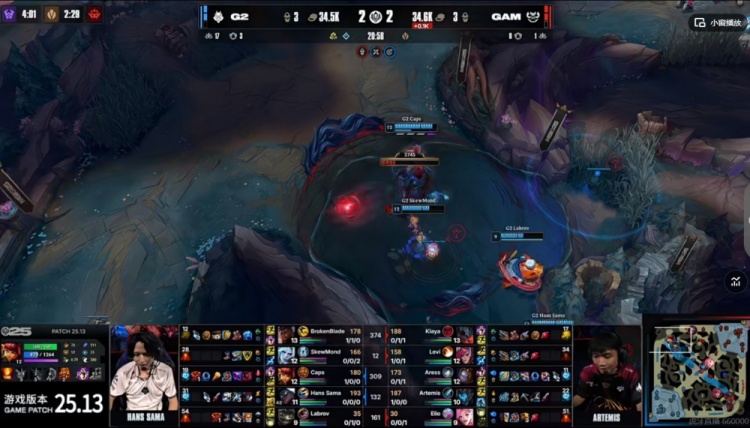Click the Hans Sama player camera
Image resolution: width=750 pixels, height=428 pixels.
coord(144,375)
